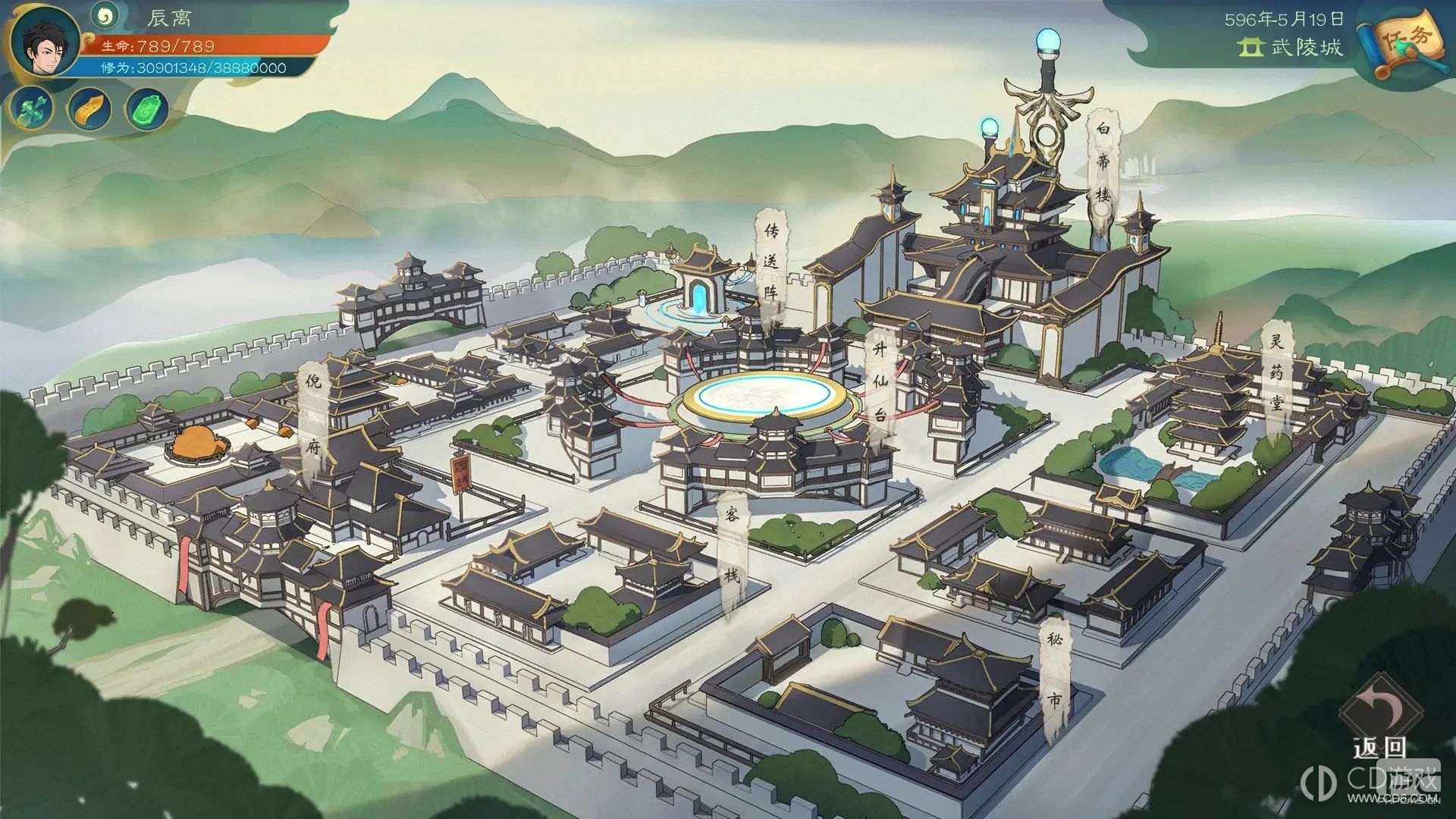Select the green jade pendant icon
1456x819 pixels.
click(147, 110)
